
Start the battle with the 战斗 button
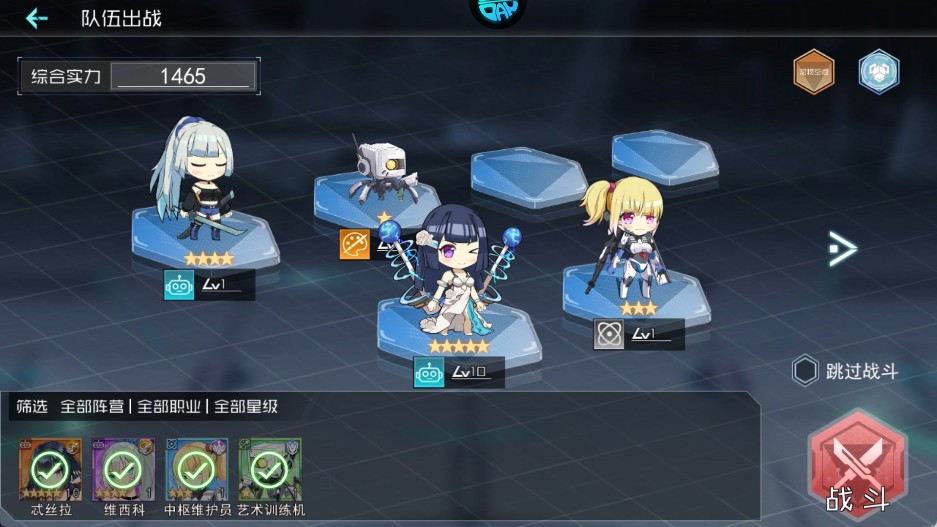click(x=857, y=468)
